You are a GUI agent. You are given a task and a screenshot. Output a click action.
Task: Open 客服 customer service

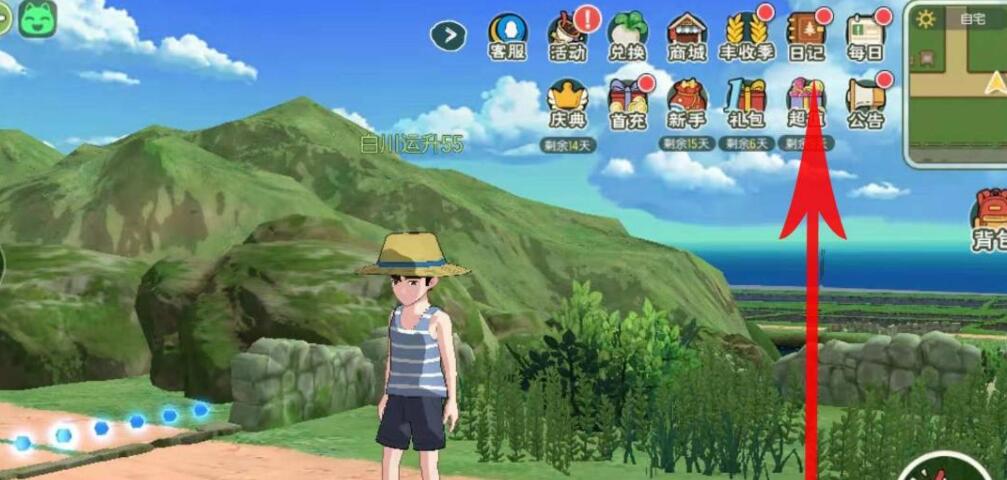(x=507, y=36)
